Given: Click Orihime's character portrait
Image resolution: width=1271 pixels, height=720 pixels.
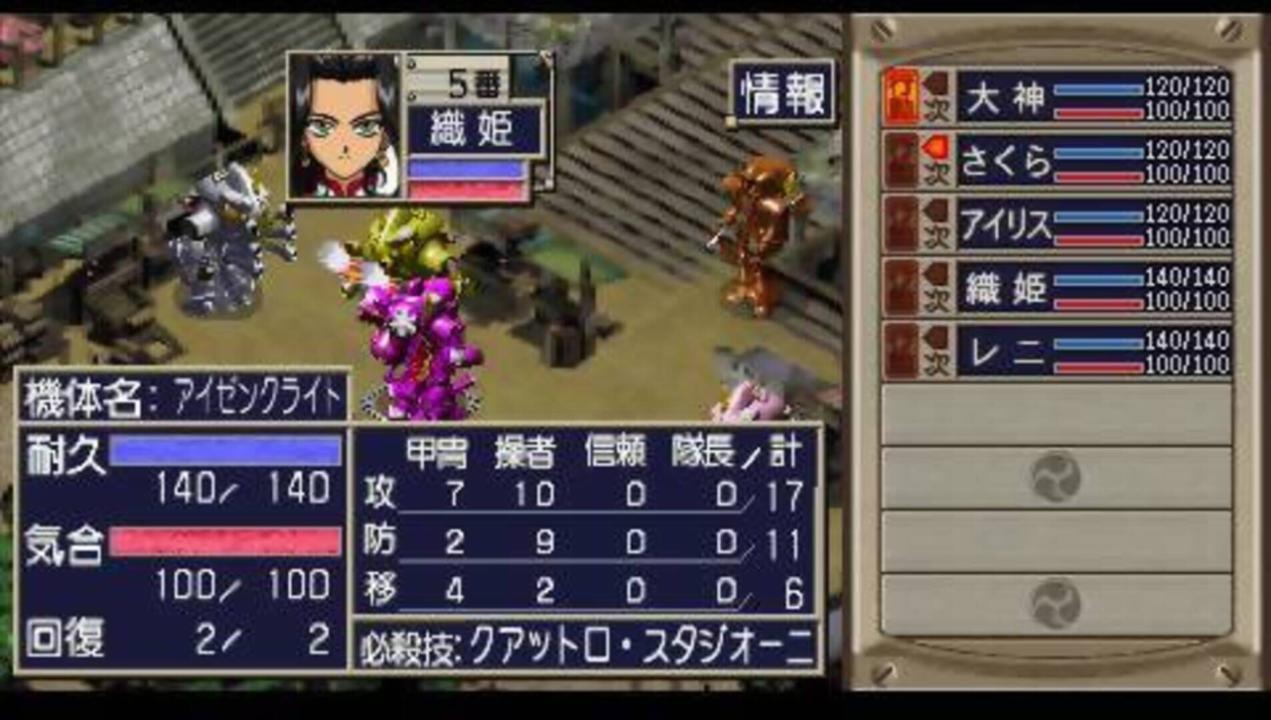Looking at the screenshot, I should tap(343, 125).
